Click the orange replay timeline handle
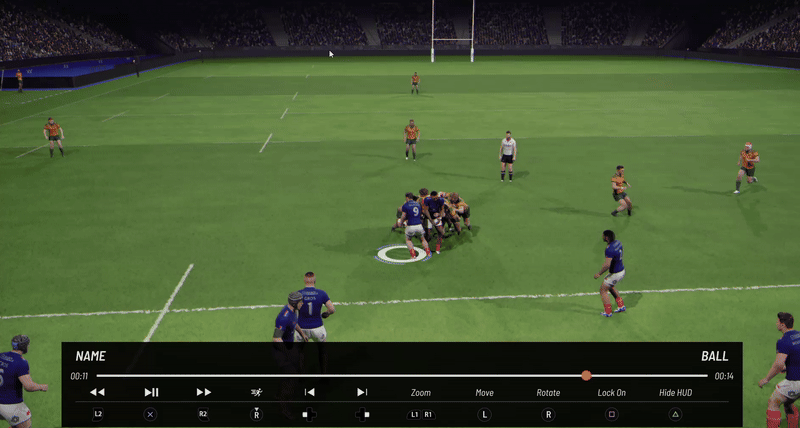The image size is (800, 428). click(586, 376)
